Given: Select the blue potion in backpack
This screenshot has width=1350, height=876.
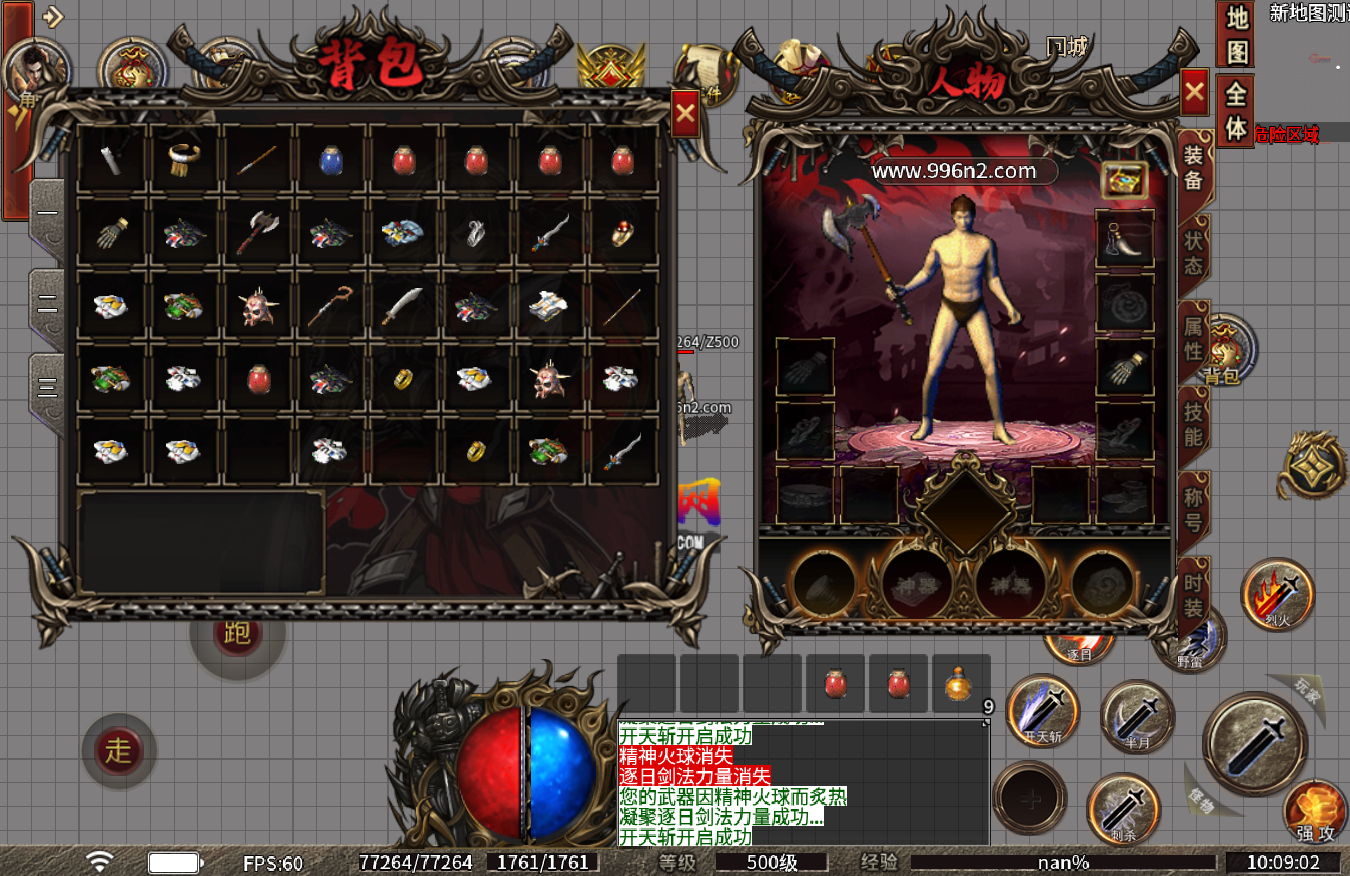Looking at the screenshot, I should [332, 160].
